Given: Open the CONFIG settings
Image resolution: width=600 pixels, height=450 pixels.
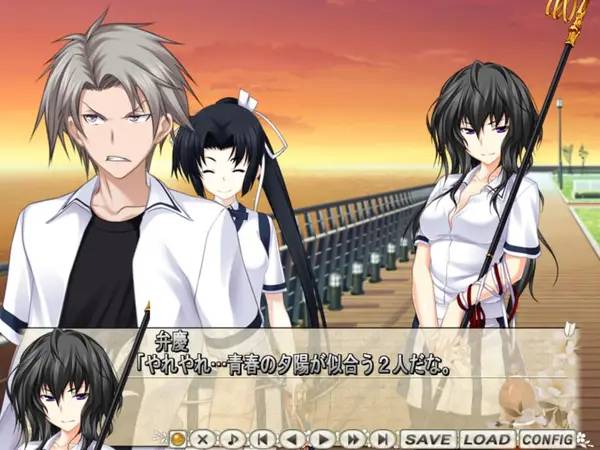Looking at the screenshot, I should [x=546, y=439].
